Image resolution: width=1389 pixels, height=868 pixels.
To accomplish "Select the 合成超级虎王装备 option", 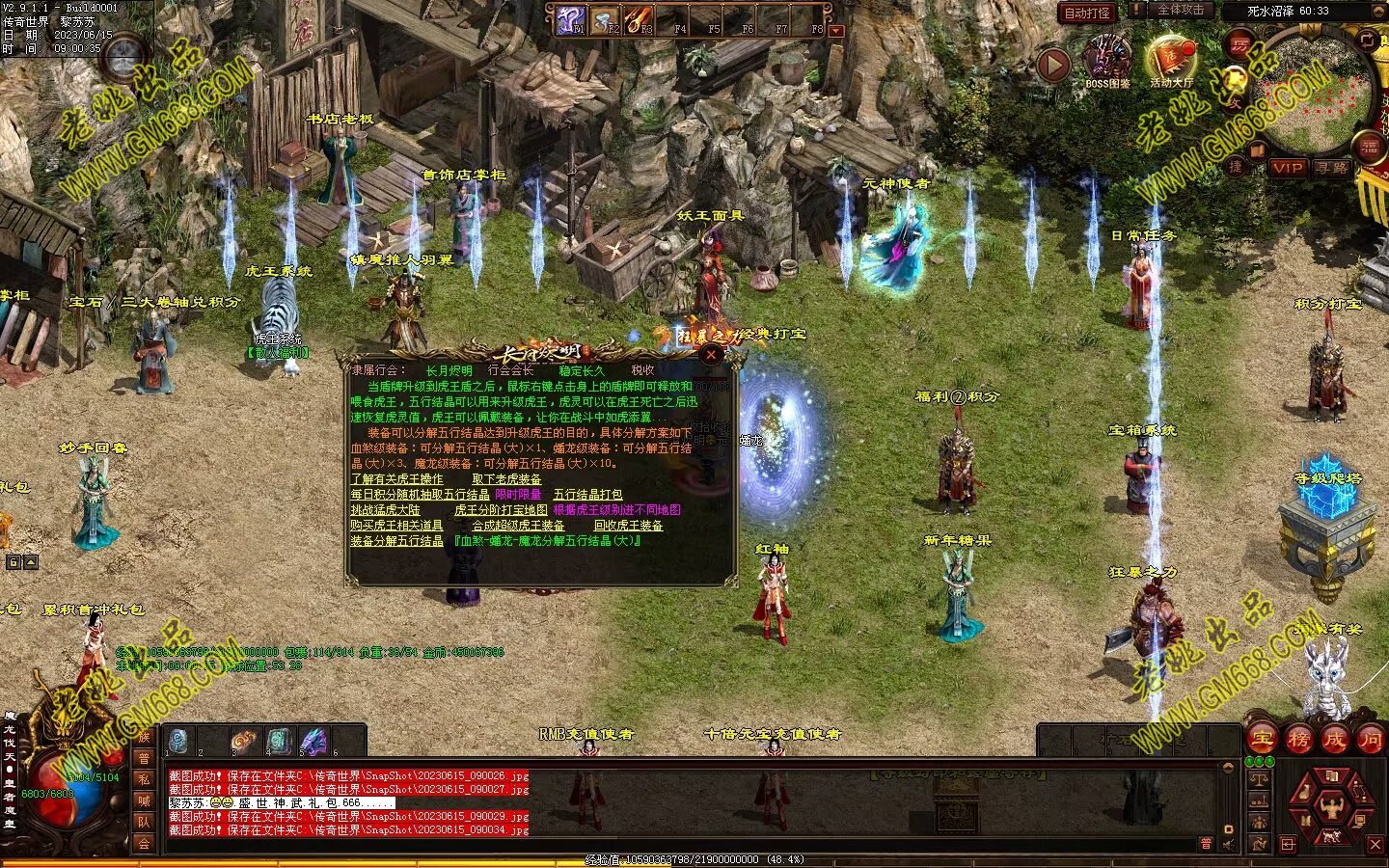I will [518, 526].
